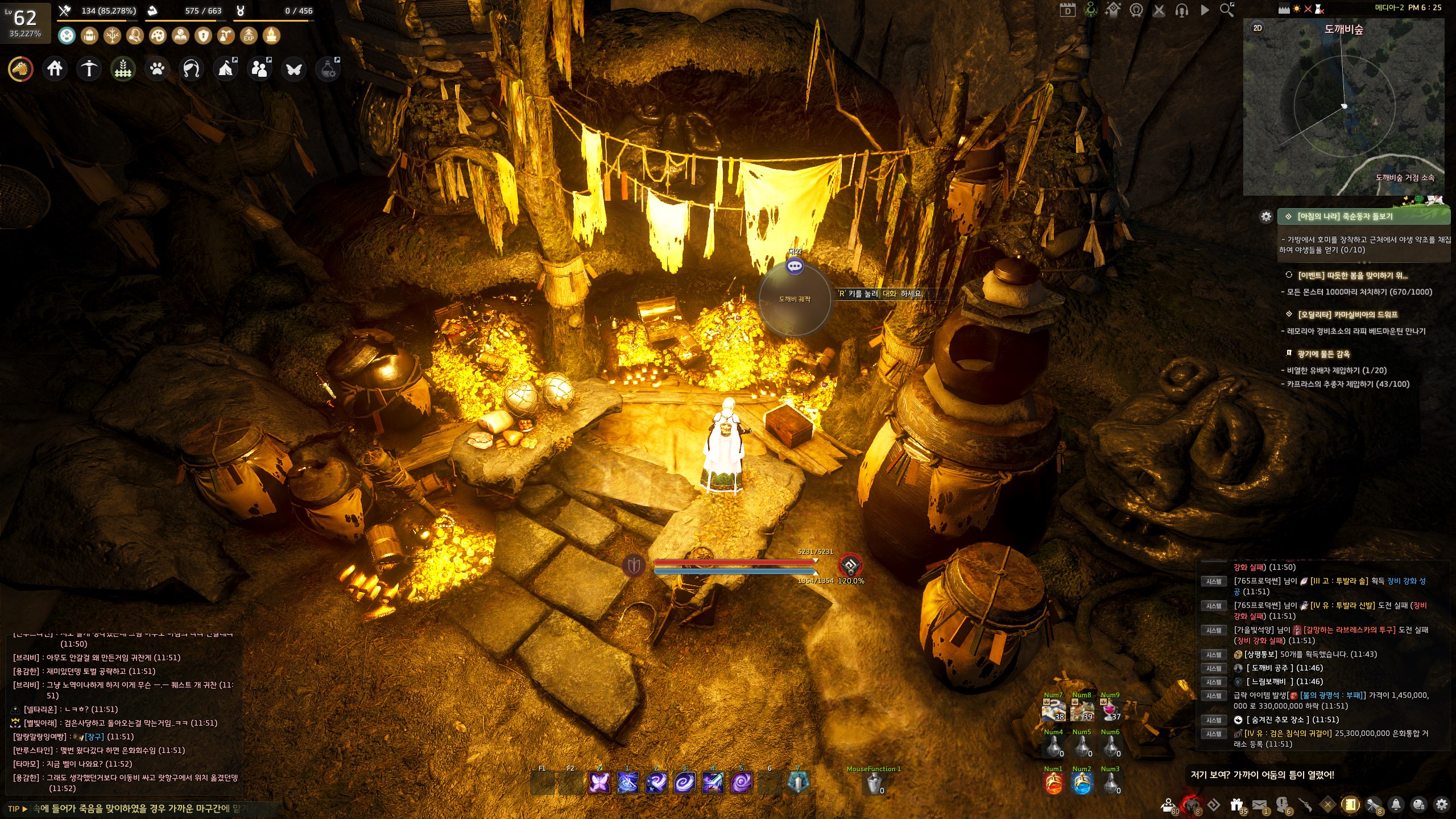The image size is (1456, 819).
Task: Click the white butterfly icon
Action: tap(294, 69)
